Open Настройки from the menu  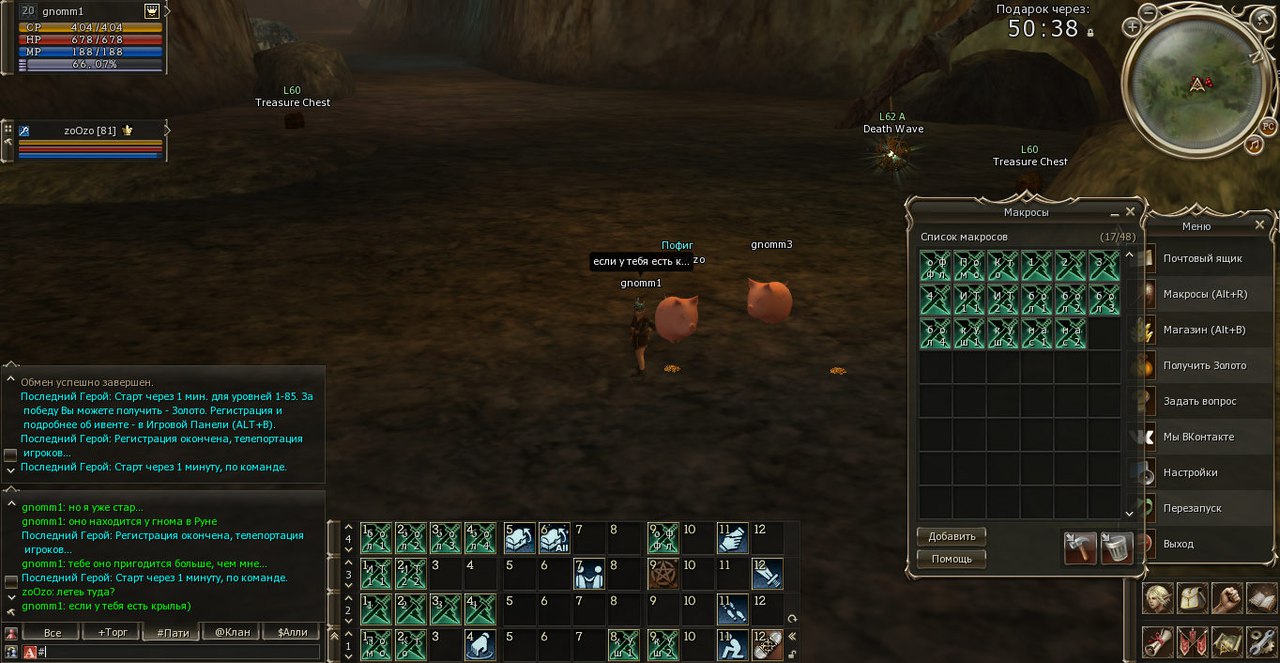[x=1190, y=473]
